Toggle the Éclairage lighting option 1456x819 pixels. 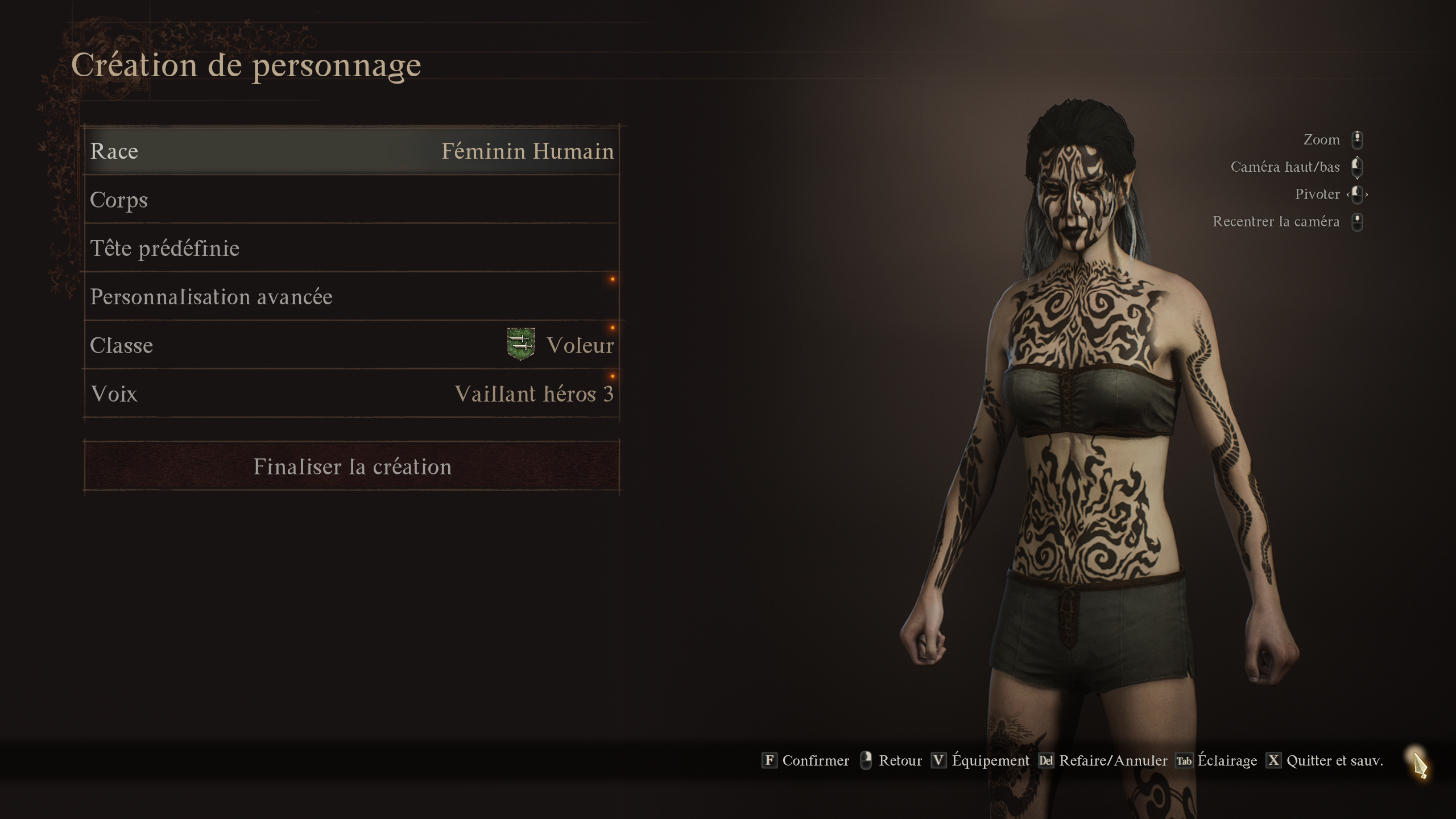point(1227,760)
